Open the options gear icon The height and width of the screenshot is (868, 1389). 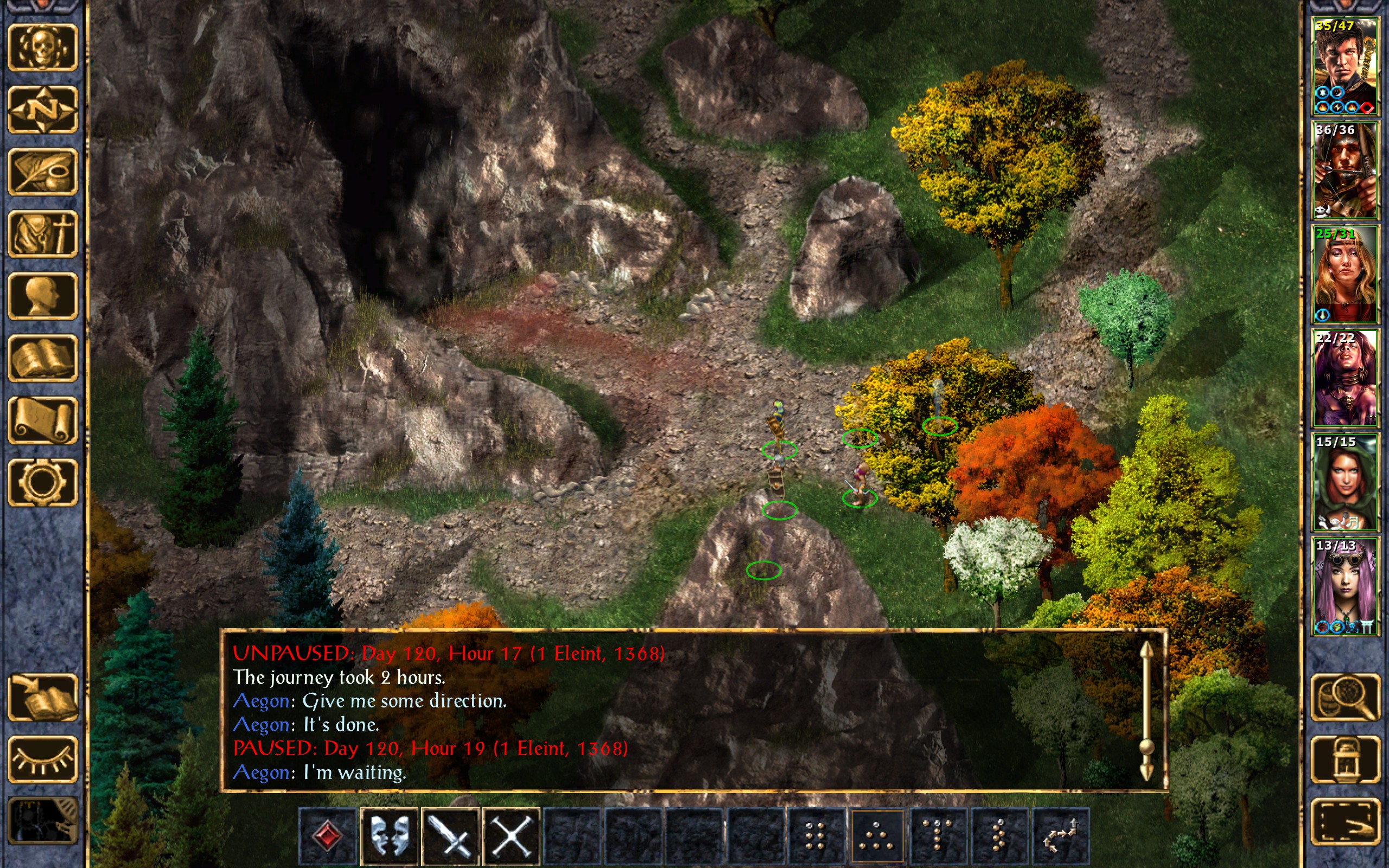point(42,482)
